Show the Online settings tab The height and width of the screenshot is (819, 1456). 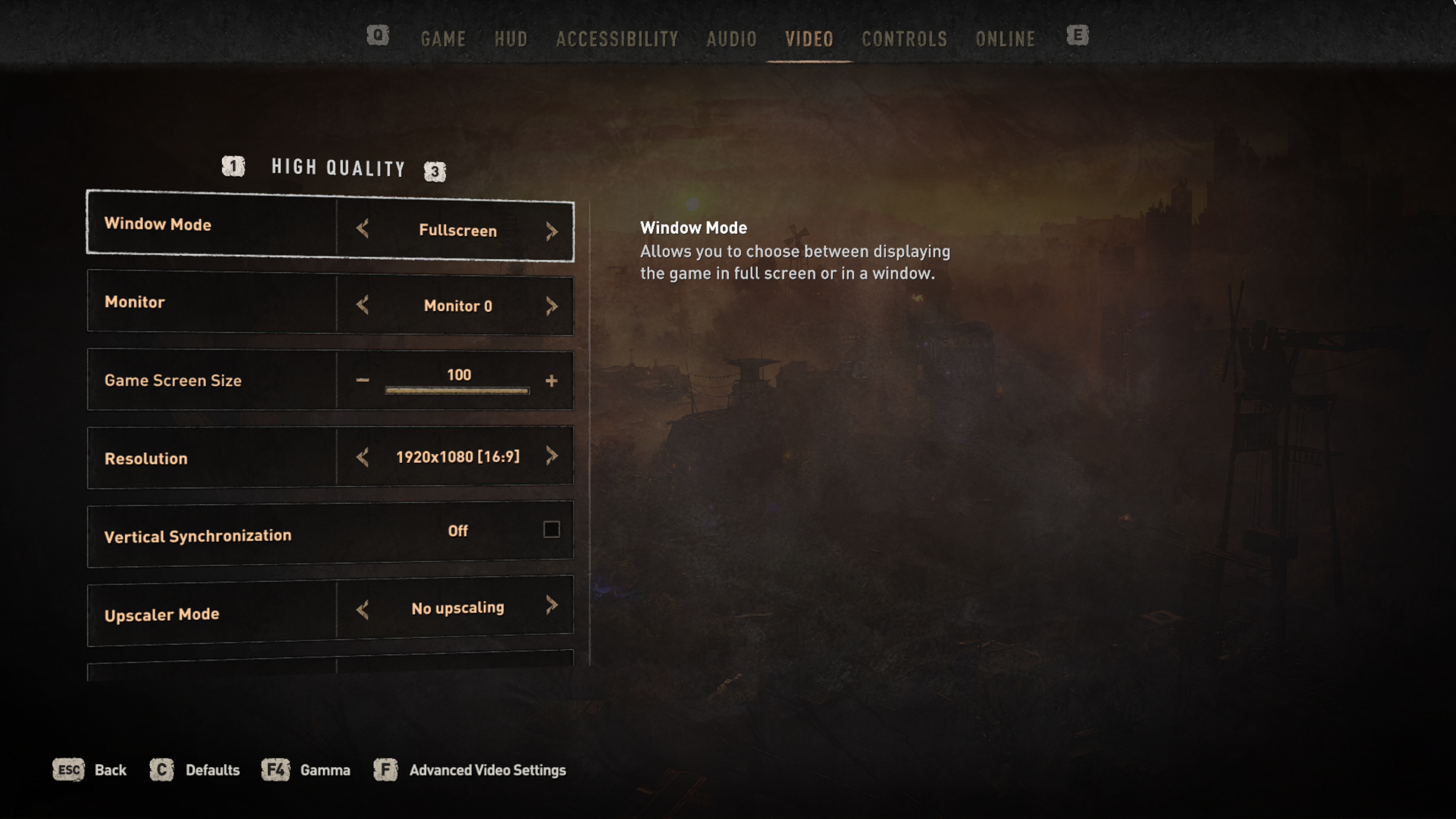tap(1006, 39)
